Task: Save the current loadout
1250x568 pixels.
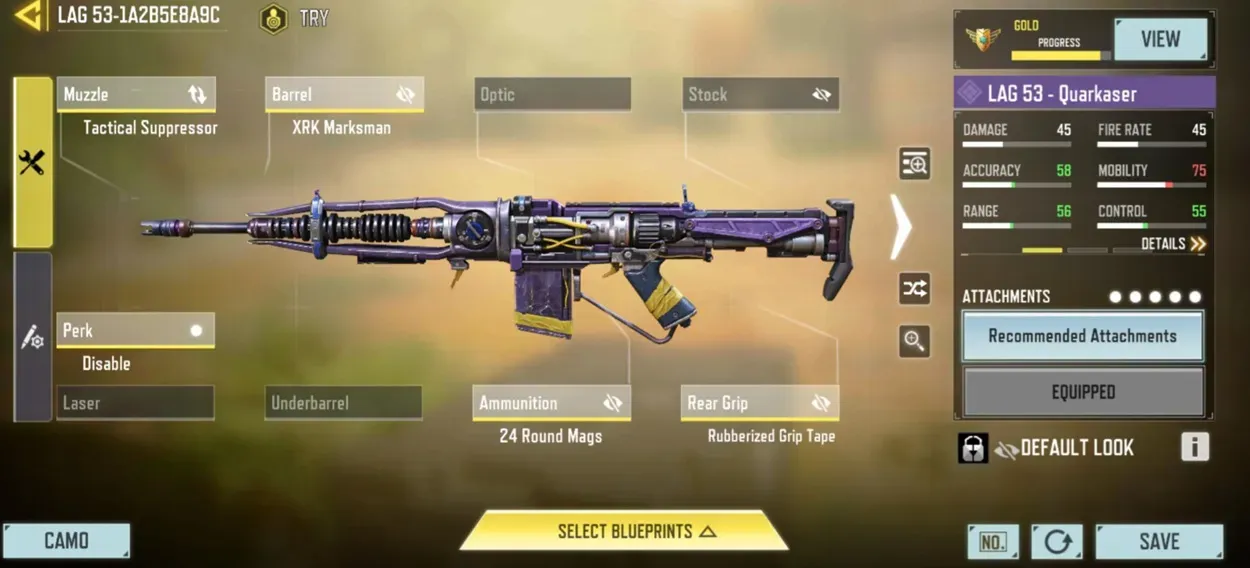Action: click(x=1159, y=541)
